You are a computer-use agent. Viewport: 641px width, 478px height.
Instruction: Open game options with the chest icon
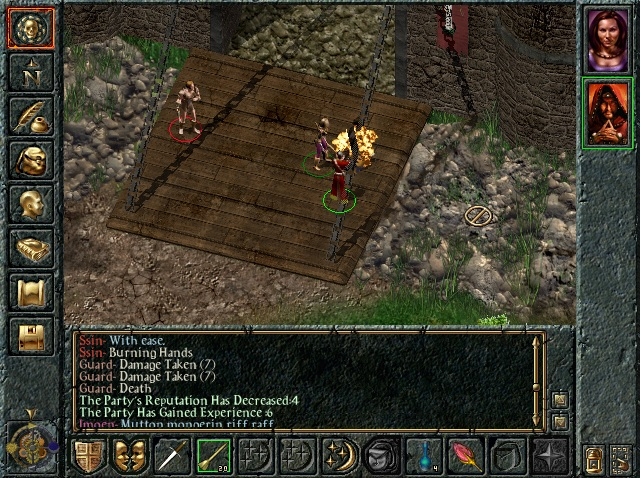tap(30, 335)
